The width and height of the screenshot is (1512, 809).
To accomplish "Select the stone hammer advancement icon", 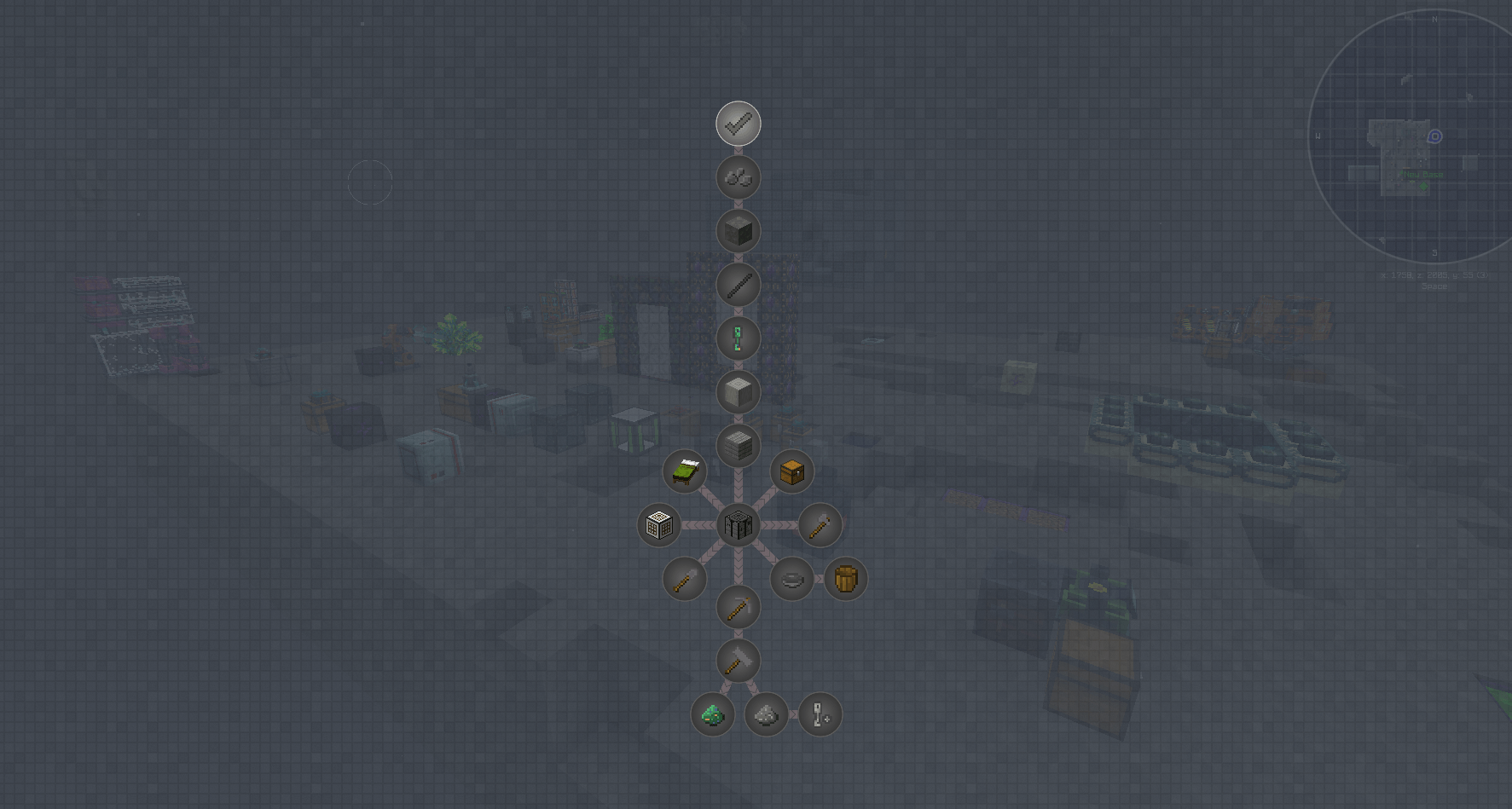I will tap(739, 661).
